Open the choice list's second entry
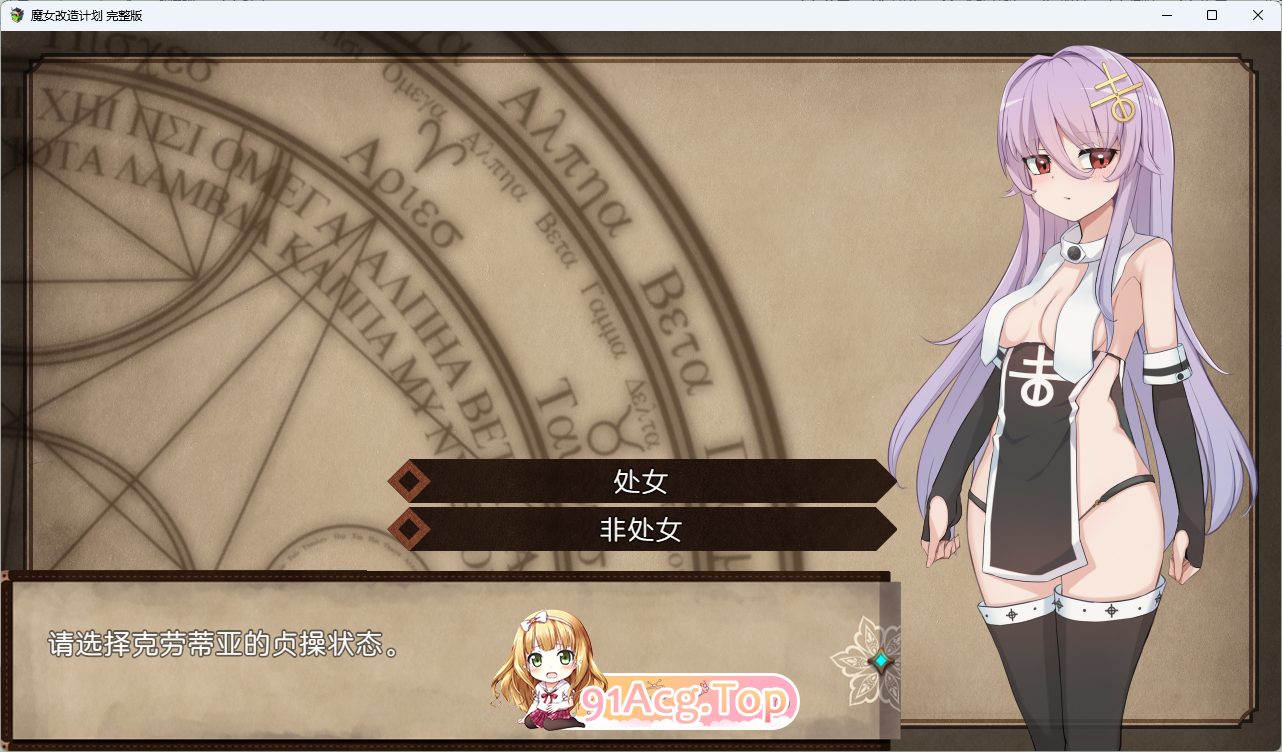The width and height of the screenshot is (1282, 752). 640,530
